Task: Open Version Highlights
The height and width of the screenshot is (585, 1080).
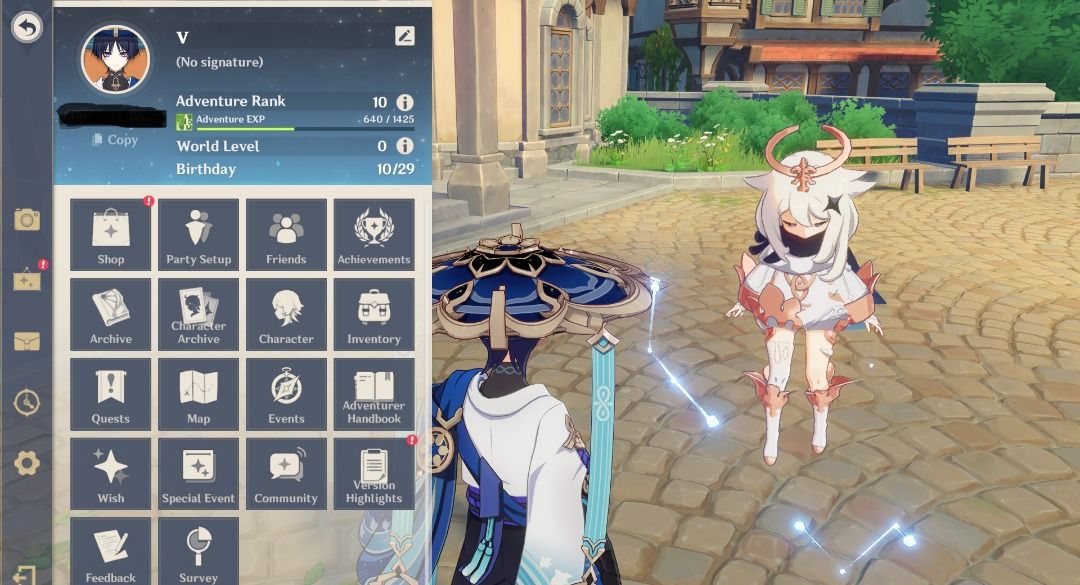Action: [374, 474]
